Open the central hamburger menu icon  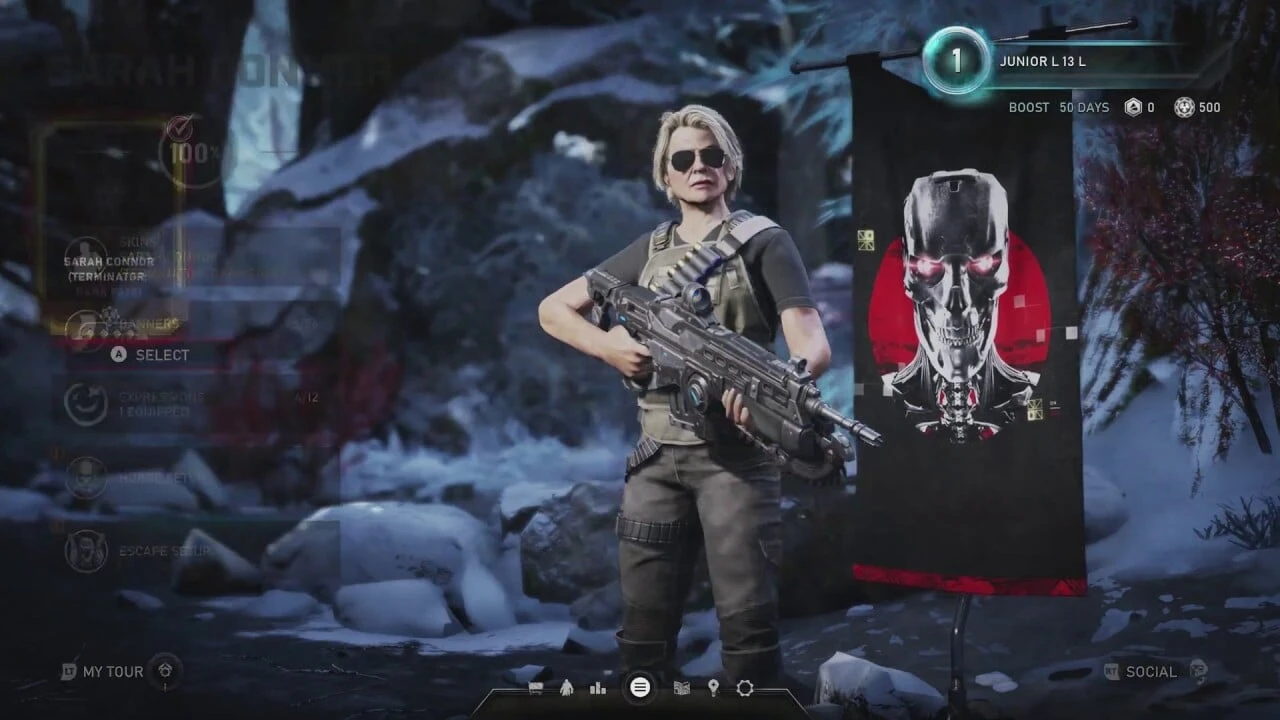coord(640,688)
